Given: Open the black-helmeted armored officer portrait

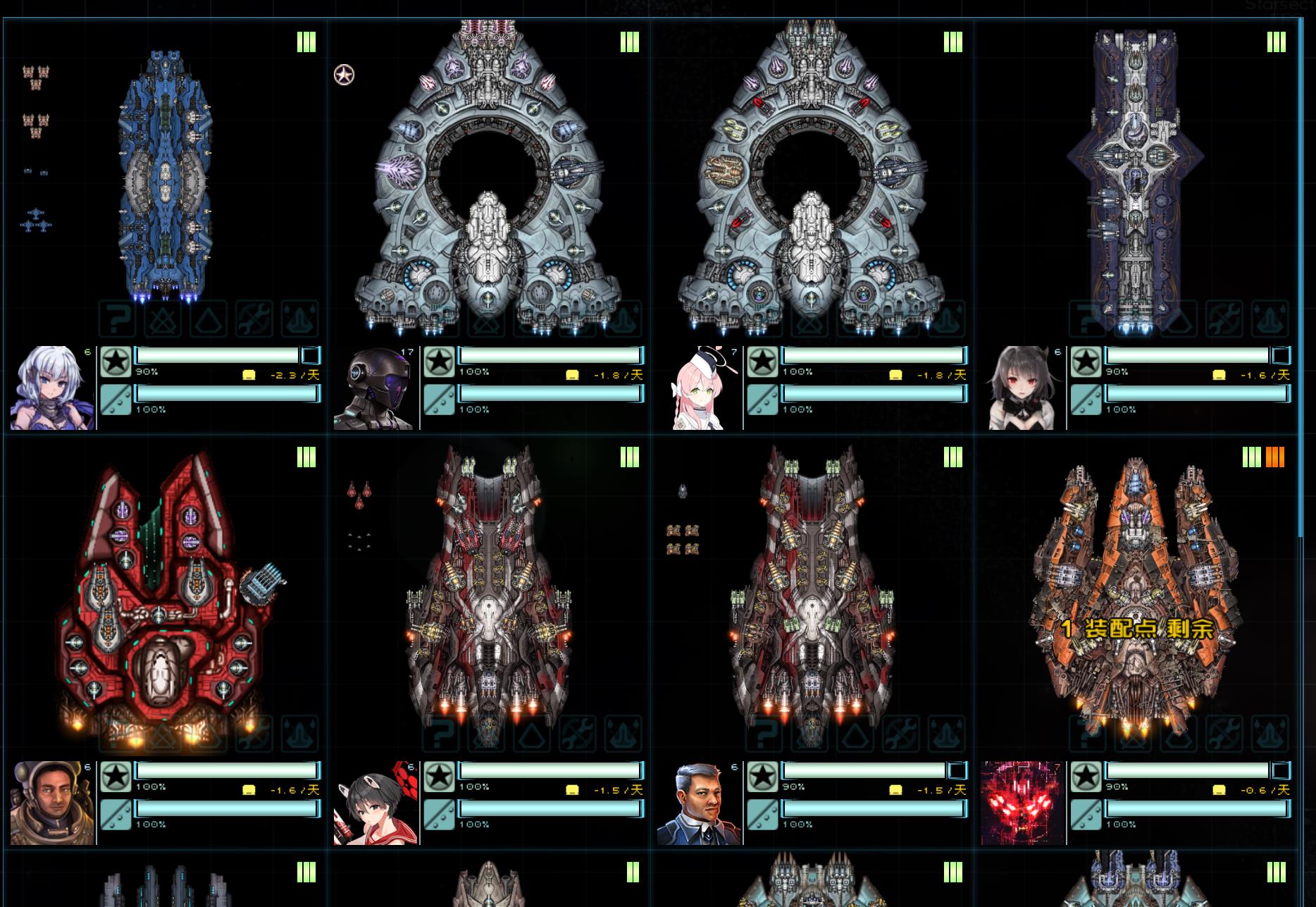Looking at the screenshot, I should point(374,388).
